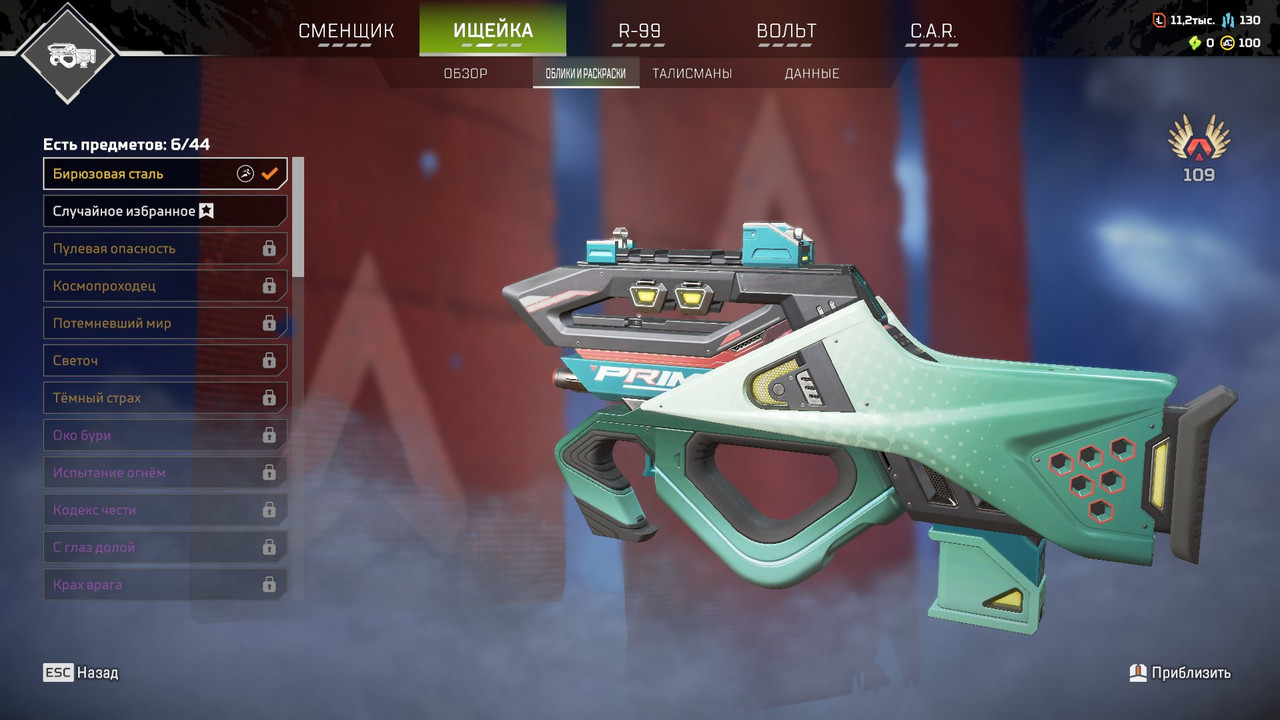Switch to the СМЕНЩИК weapon tab
Image resolution: width=1280 pixels, height=720 pixels.
[x=346, y=31]
